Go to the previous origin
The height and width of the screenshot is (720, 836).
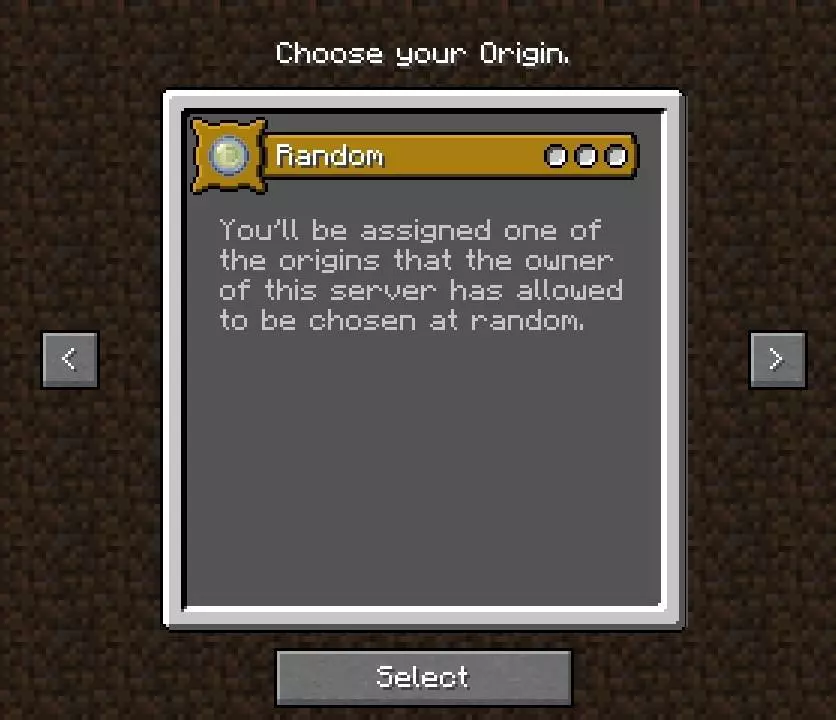tap(70, 359)
